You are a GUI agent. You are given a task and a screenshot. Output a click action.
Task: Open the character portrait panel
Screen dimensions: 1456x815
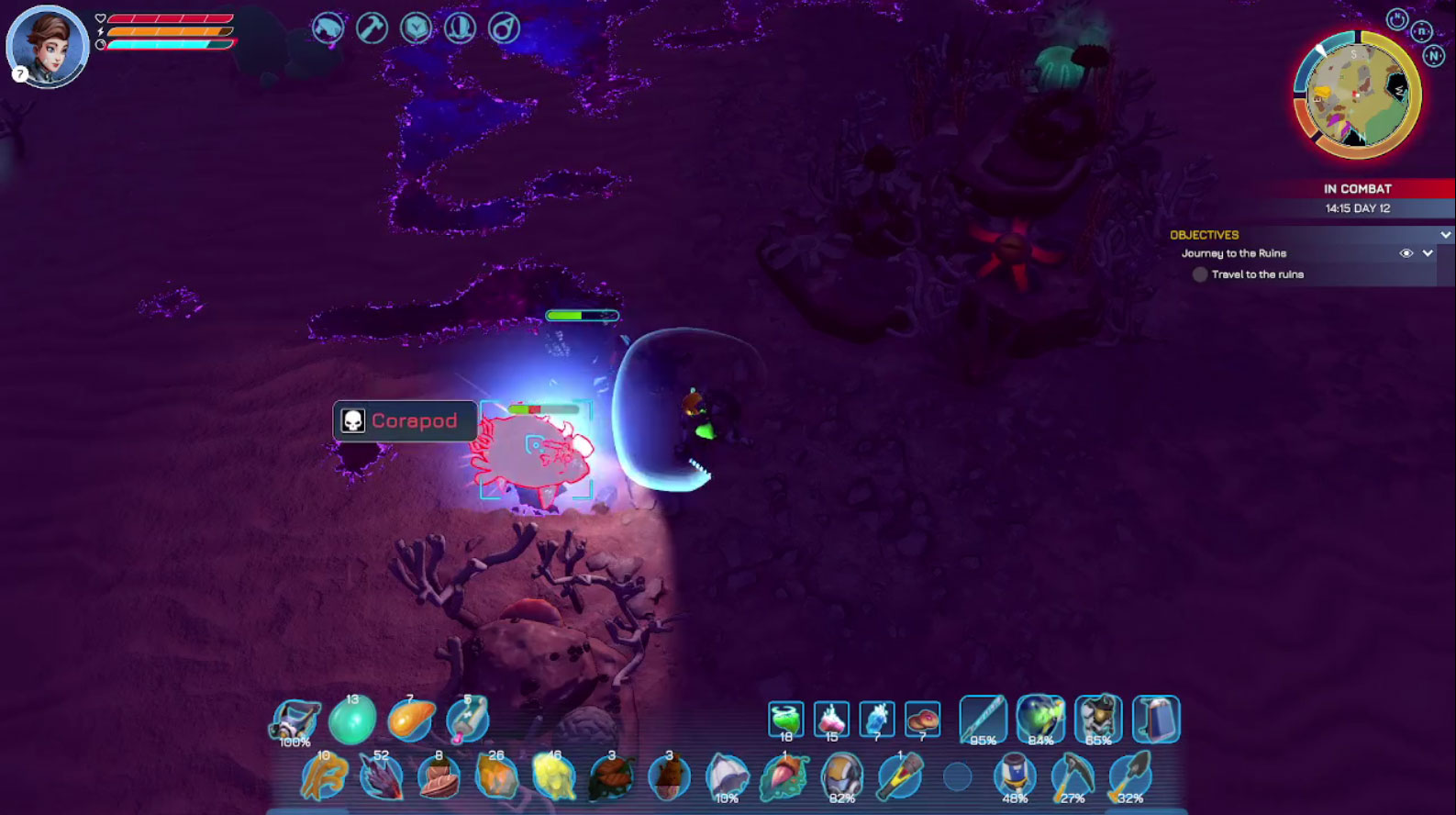click(x=48, y=46)
